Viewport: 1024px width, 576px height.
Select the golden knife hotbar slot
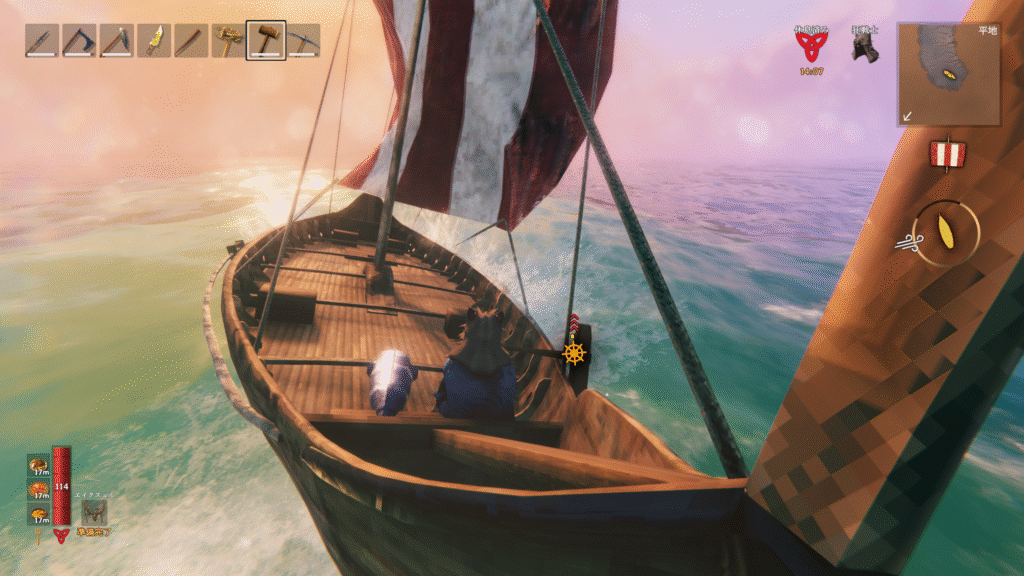[154, 41]
